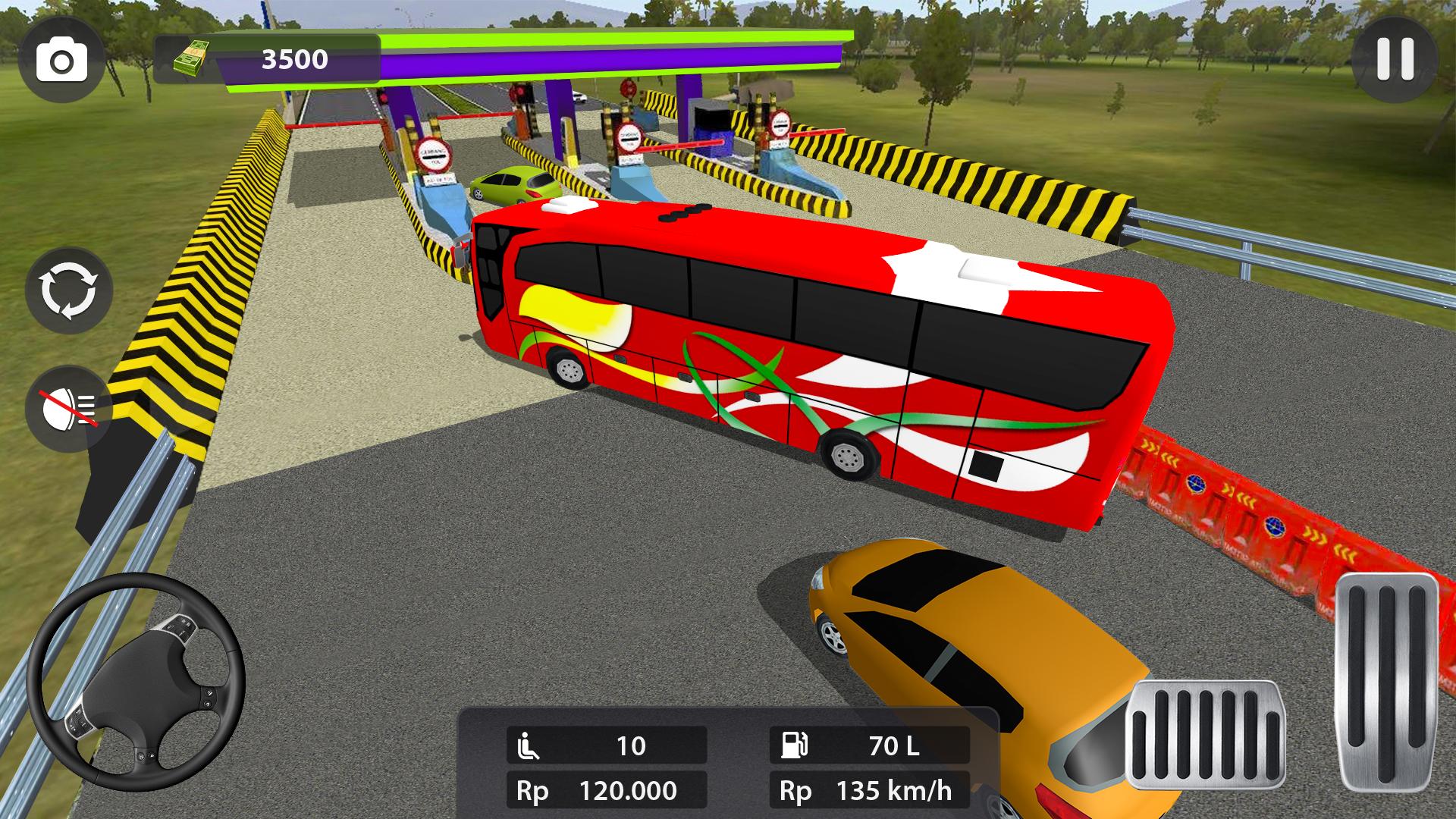Select the Rp 120.000 earnings display

click(x=607, y=790)
